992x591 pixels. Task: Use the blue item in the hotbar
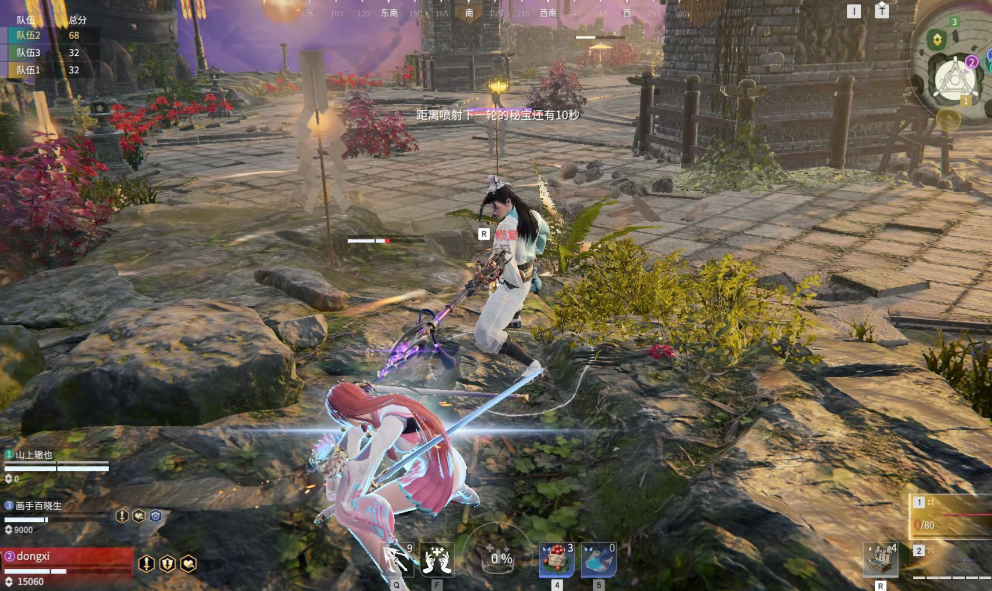598,559
